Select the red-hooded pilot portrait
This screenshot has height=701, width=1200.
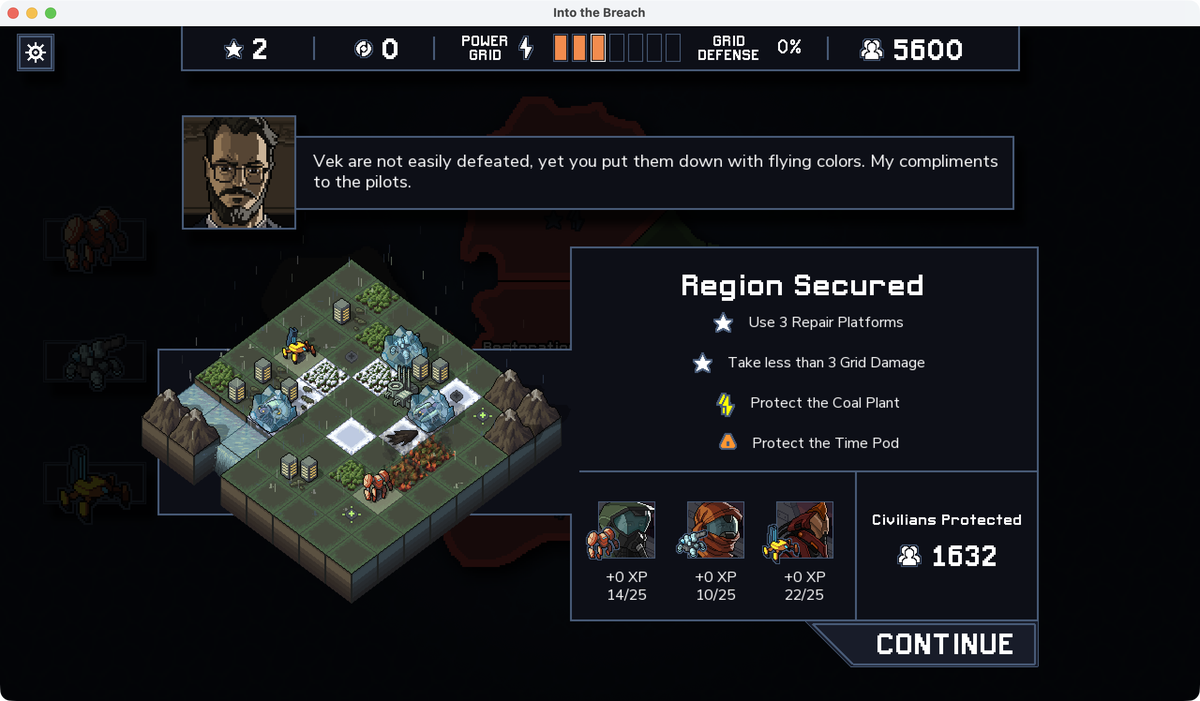803,531
